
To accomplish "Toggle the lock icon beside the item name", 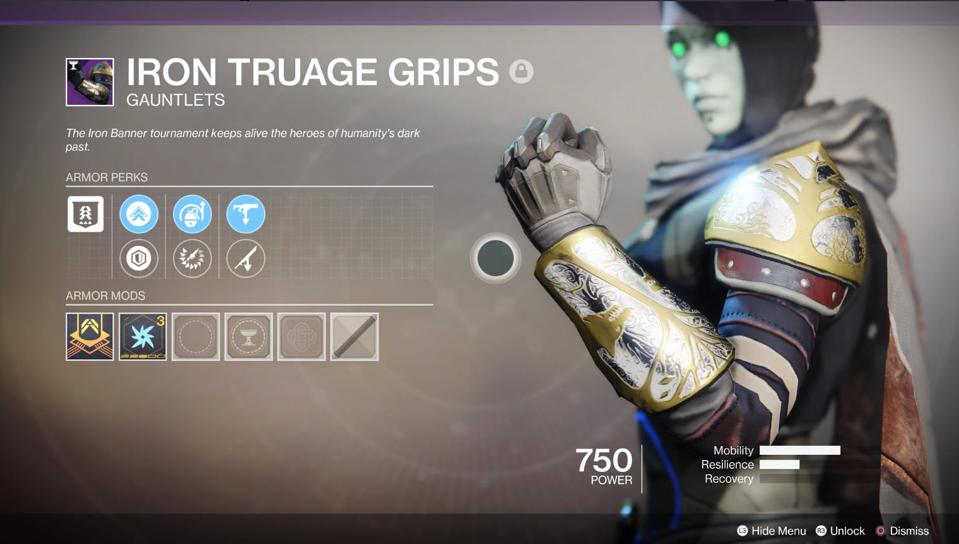I will (520, 72).
